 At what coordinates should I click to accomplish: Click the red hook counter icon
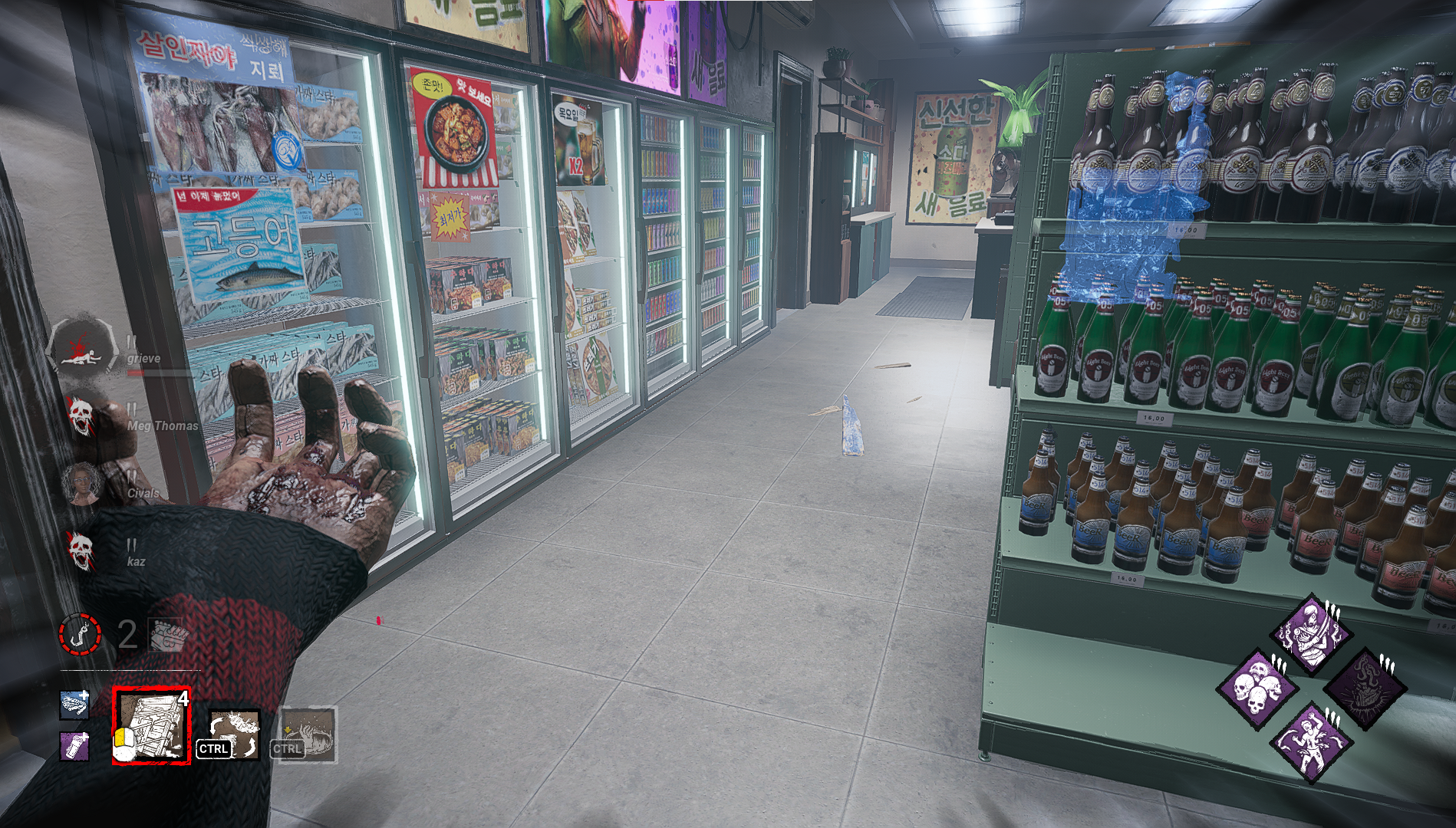pos(81,634)
